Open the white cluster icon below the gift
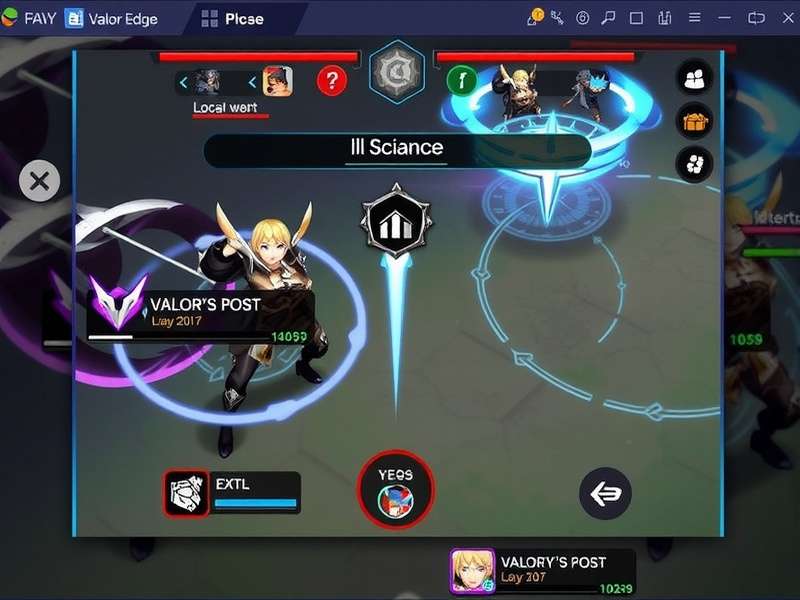 pos(694,163)
